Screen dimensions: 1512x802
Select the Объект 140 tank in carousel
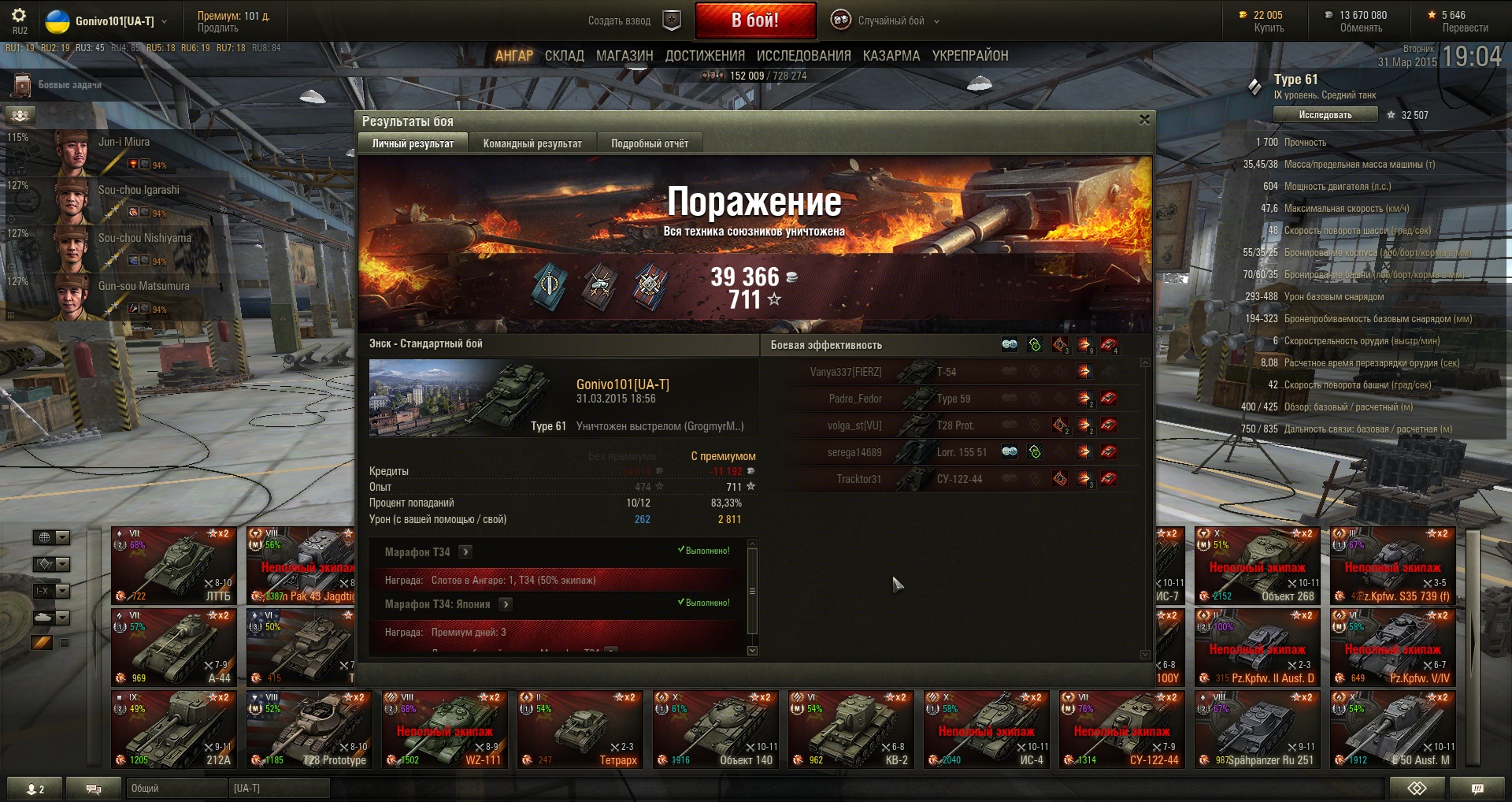[714, 730]
